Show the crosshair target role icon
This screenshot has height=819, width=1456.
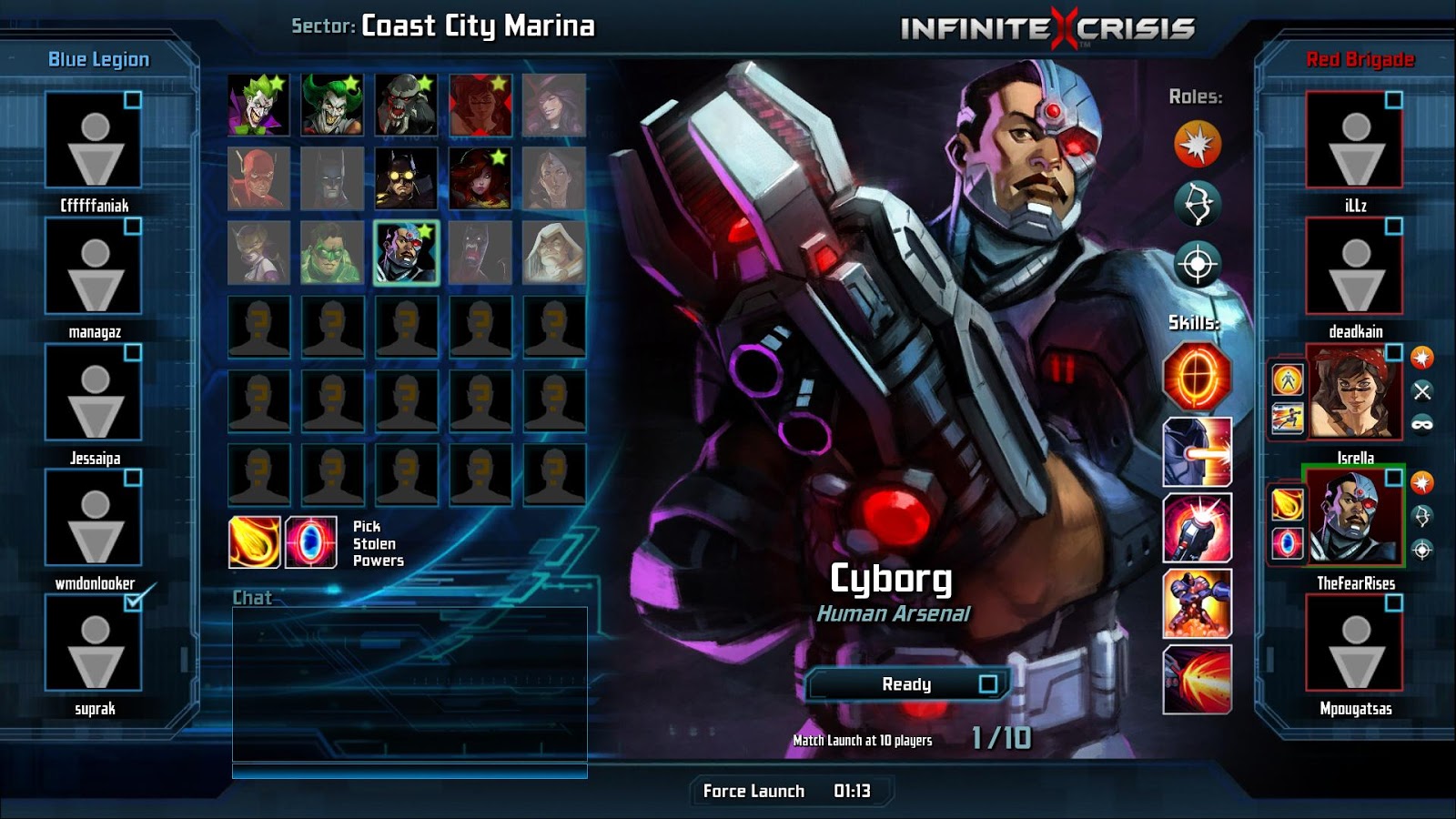(x=1197, y=265)
